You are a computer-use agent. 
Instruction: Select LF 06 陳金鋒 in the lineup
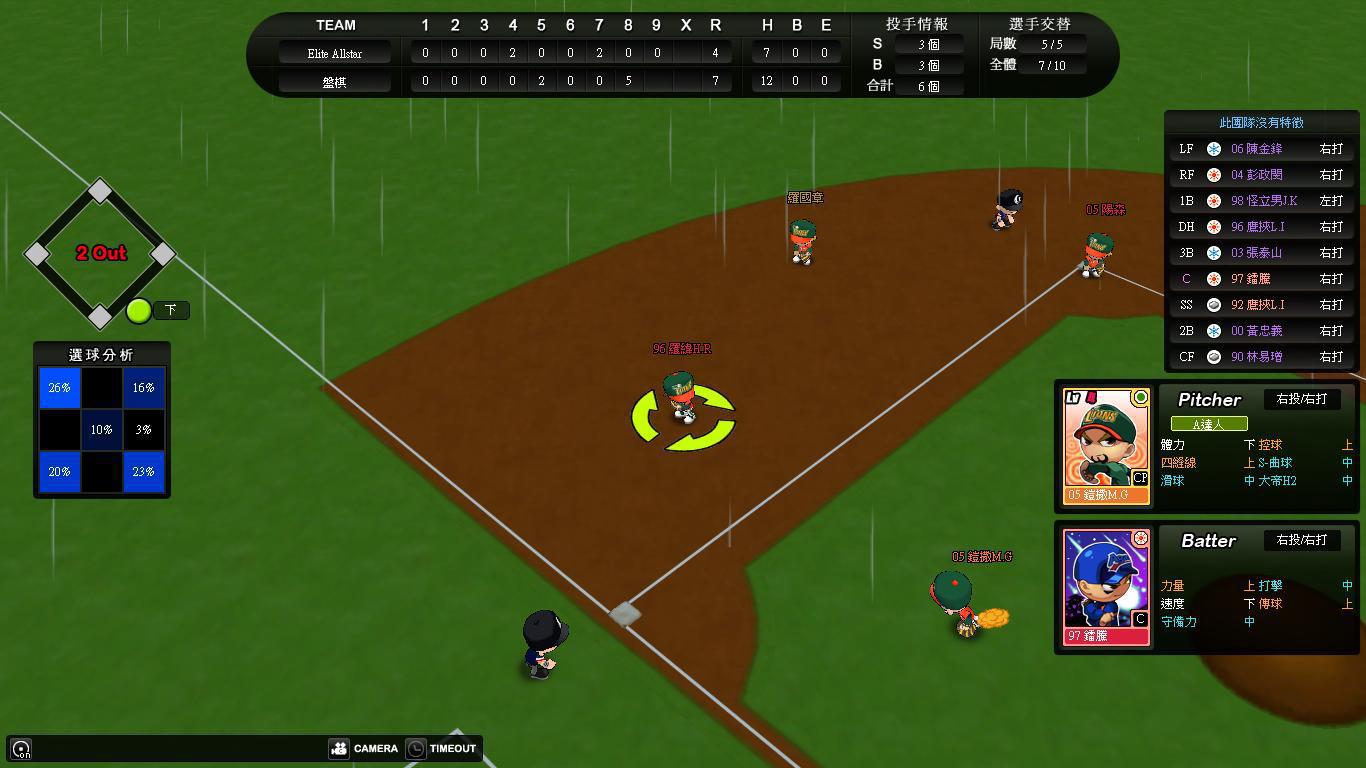coord(1265,149)
